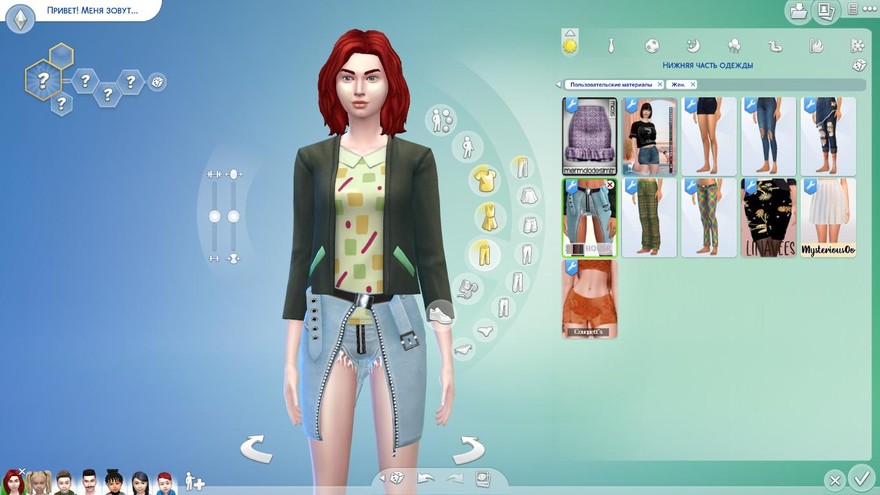Screen dimensions: 880x495
Task: Add a new Sim to the household
Action: pyautogui.click(x=194, y=483)
